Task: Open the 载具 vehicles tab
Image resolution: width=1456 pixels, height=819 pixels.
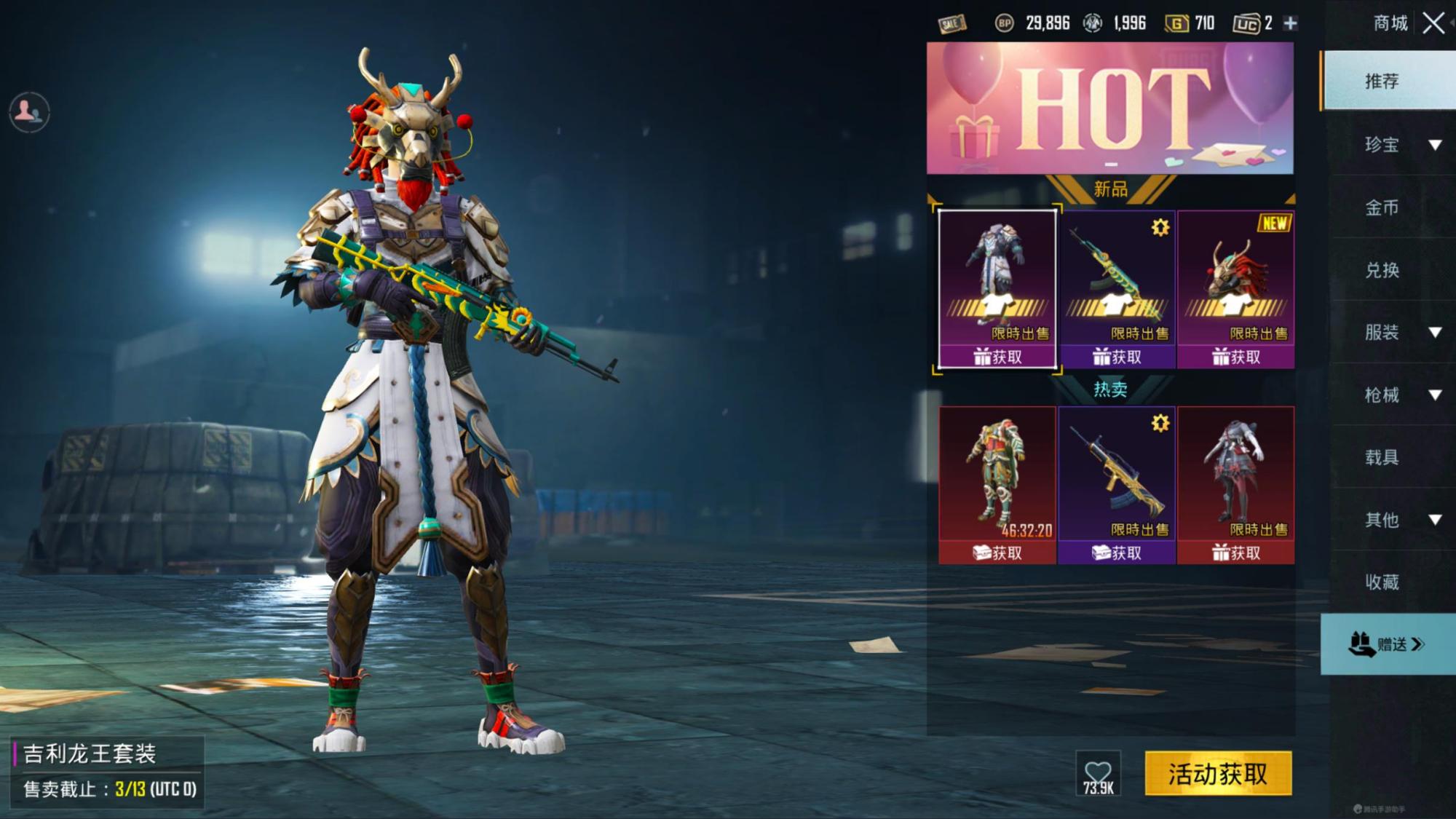Action: tap(1382, 457)
